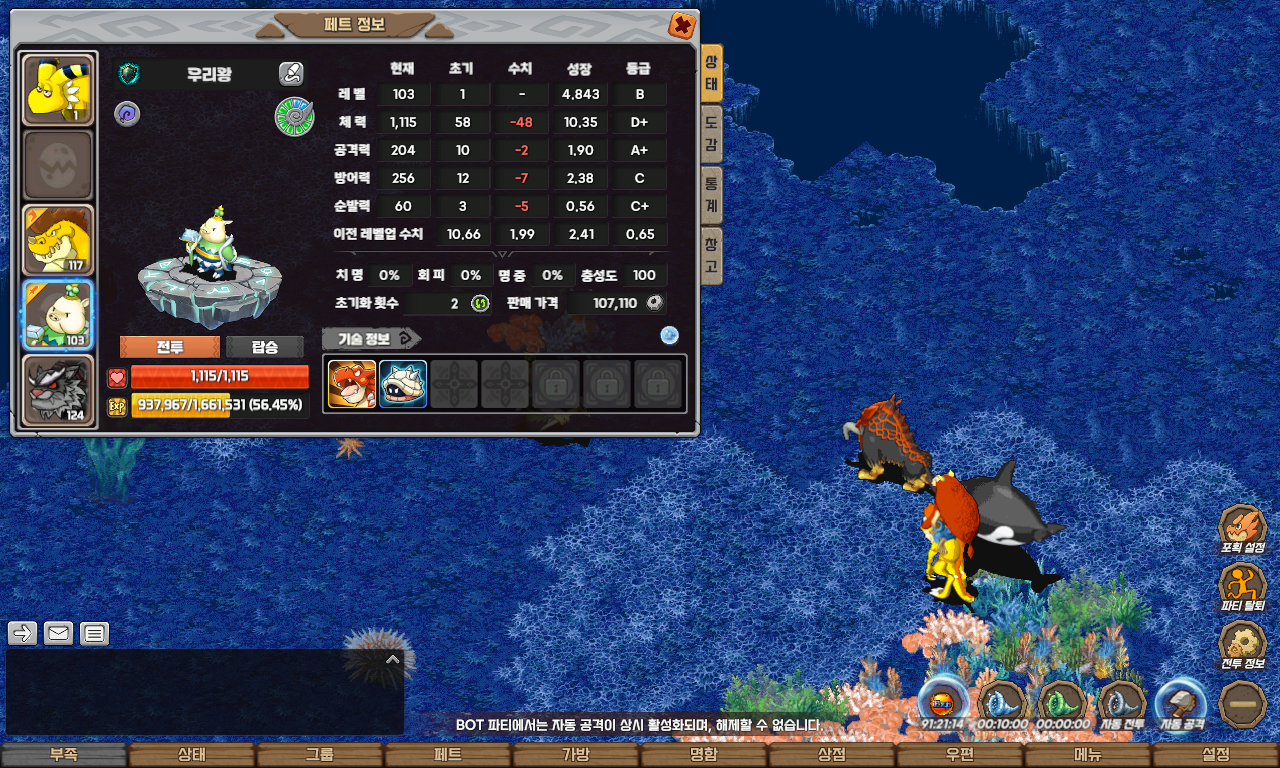Show the 창고 storage side tab
The width and height of the screenshot is (1280, 768).
point(711,255)
